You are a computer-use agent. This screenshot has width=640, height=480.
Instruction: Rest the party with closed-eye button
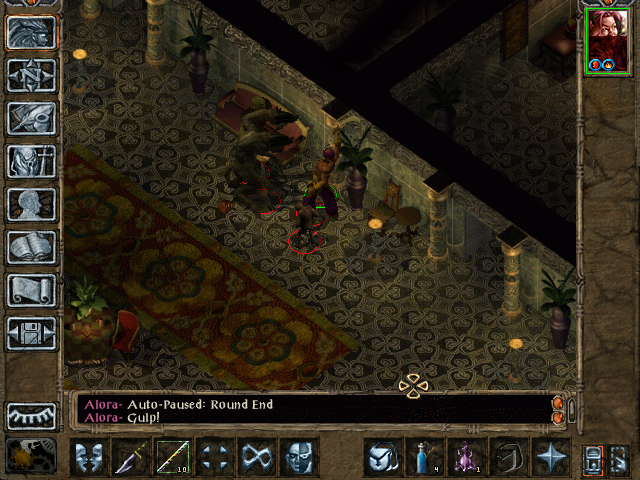tap(32, 415)
